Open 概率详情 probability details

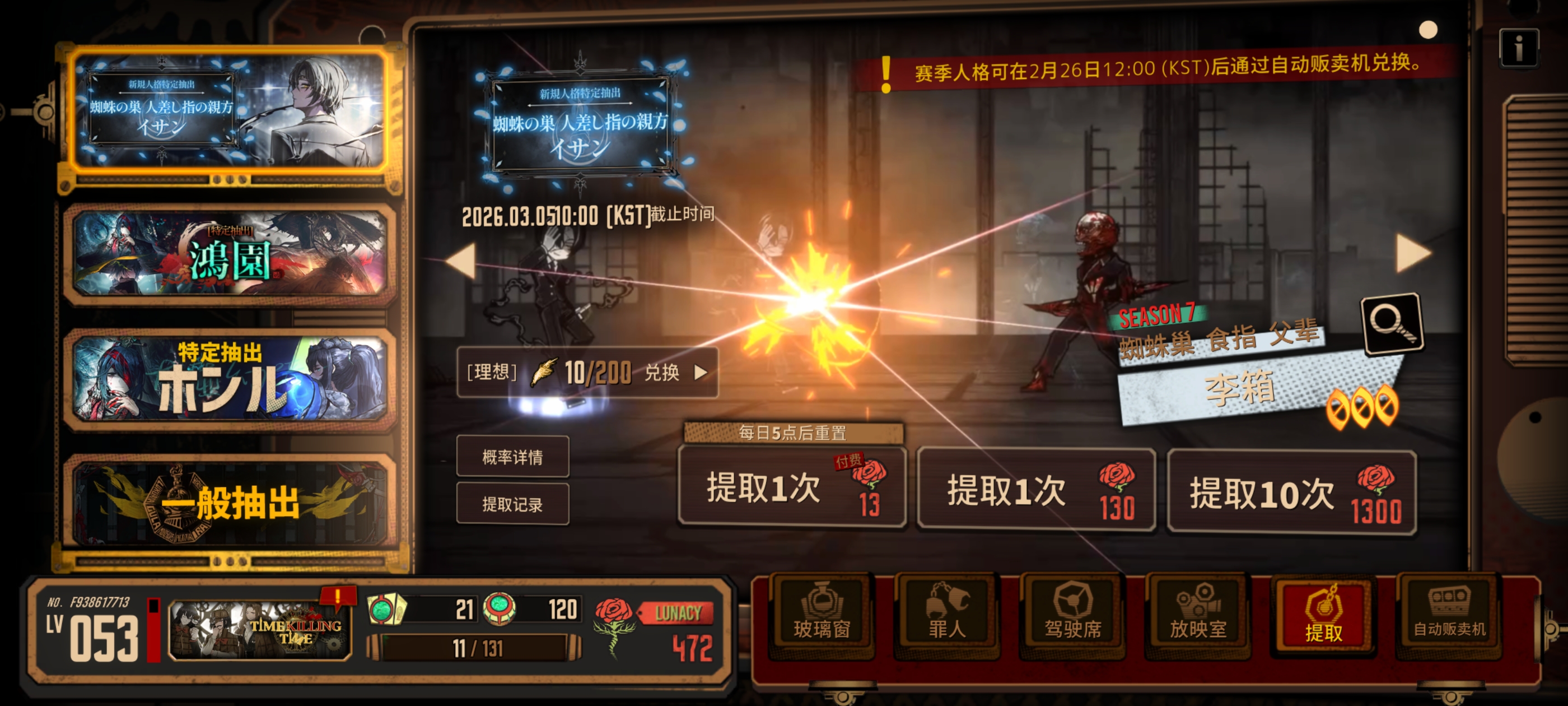click(x=513, y=457)
